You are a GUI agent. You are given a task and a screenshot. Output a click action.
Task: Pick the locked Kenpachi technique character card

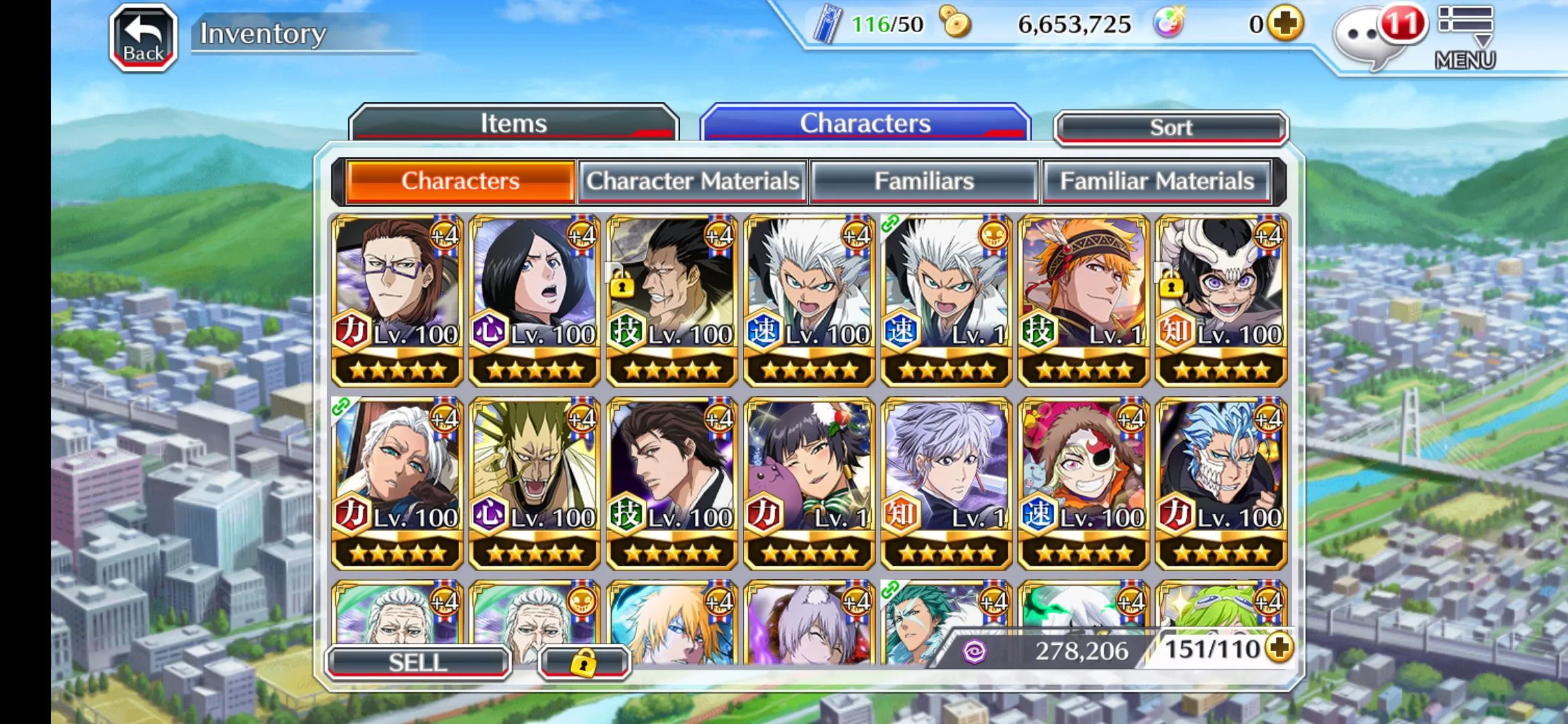tap(672, 300)
